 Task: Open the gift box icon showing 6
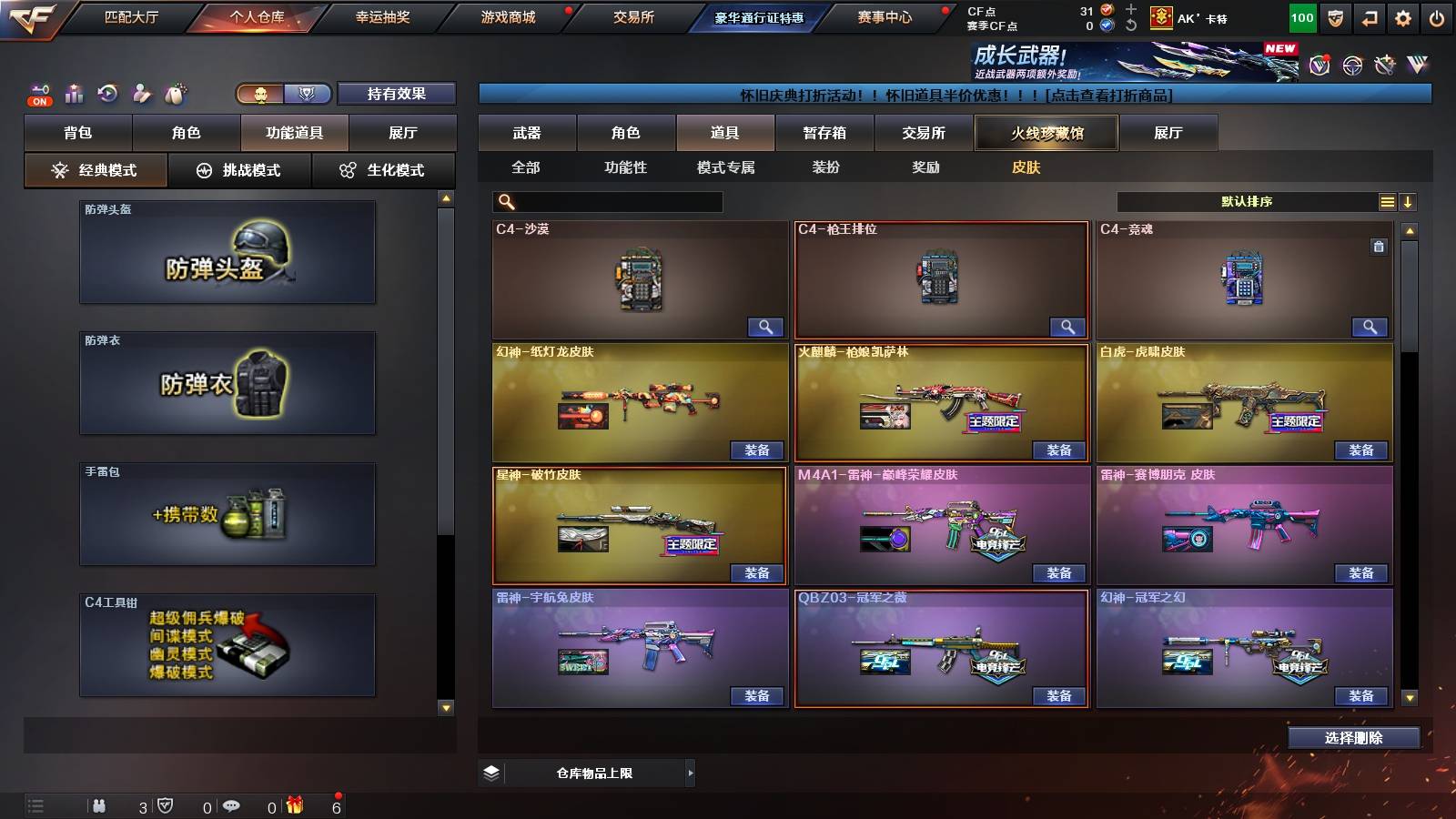point(293,806)
